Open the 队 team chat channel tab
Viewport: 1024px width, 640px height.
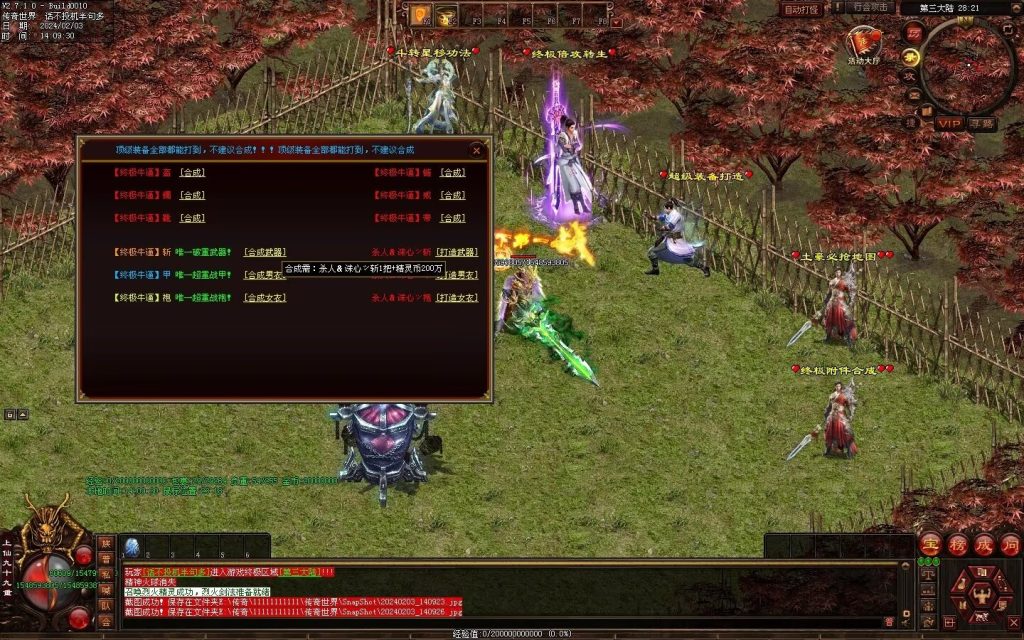[x=105, y=604]
